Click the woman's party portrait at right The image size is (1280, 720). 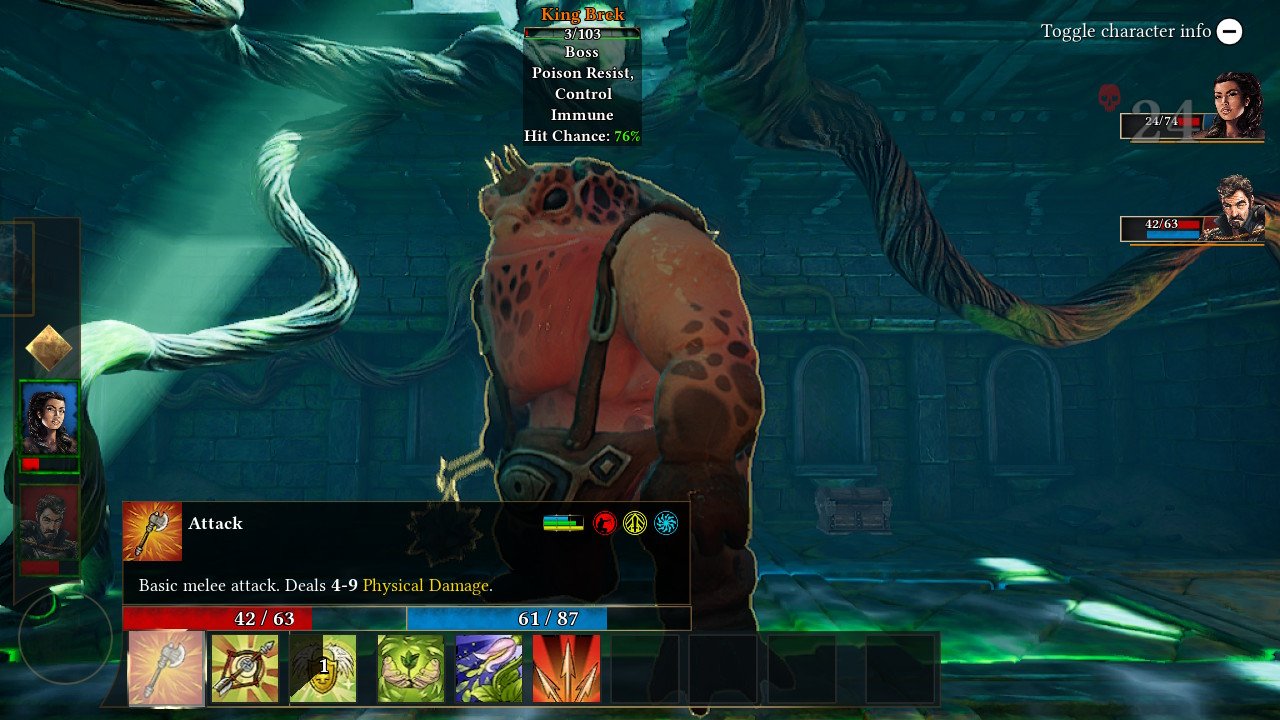pos(1238,105)
